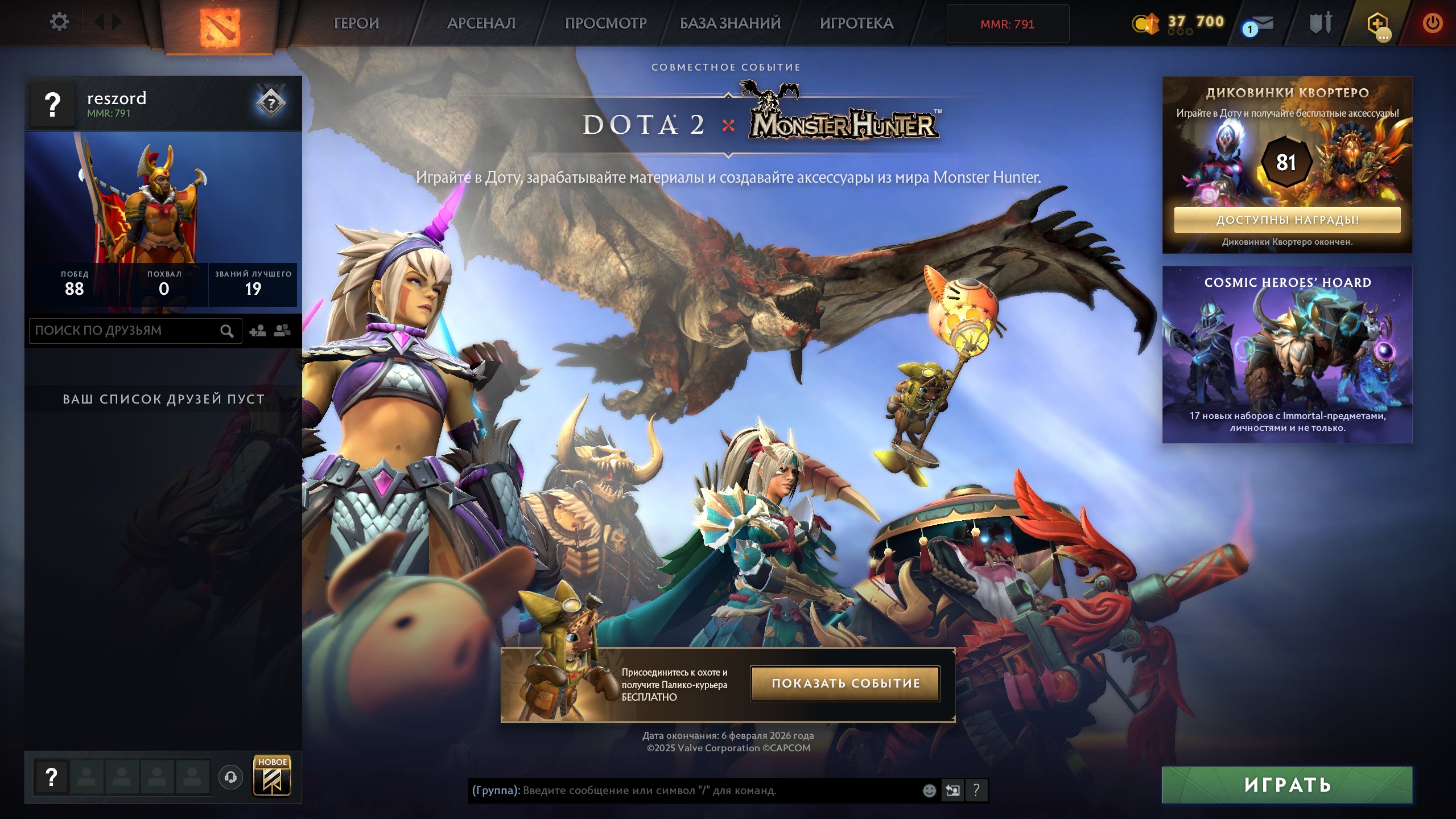The height and width of the screenshot is (819, 1456).
Task: Open the settings gear menu
Action: click(x=59, y=22)
